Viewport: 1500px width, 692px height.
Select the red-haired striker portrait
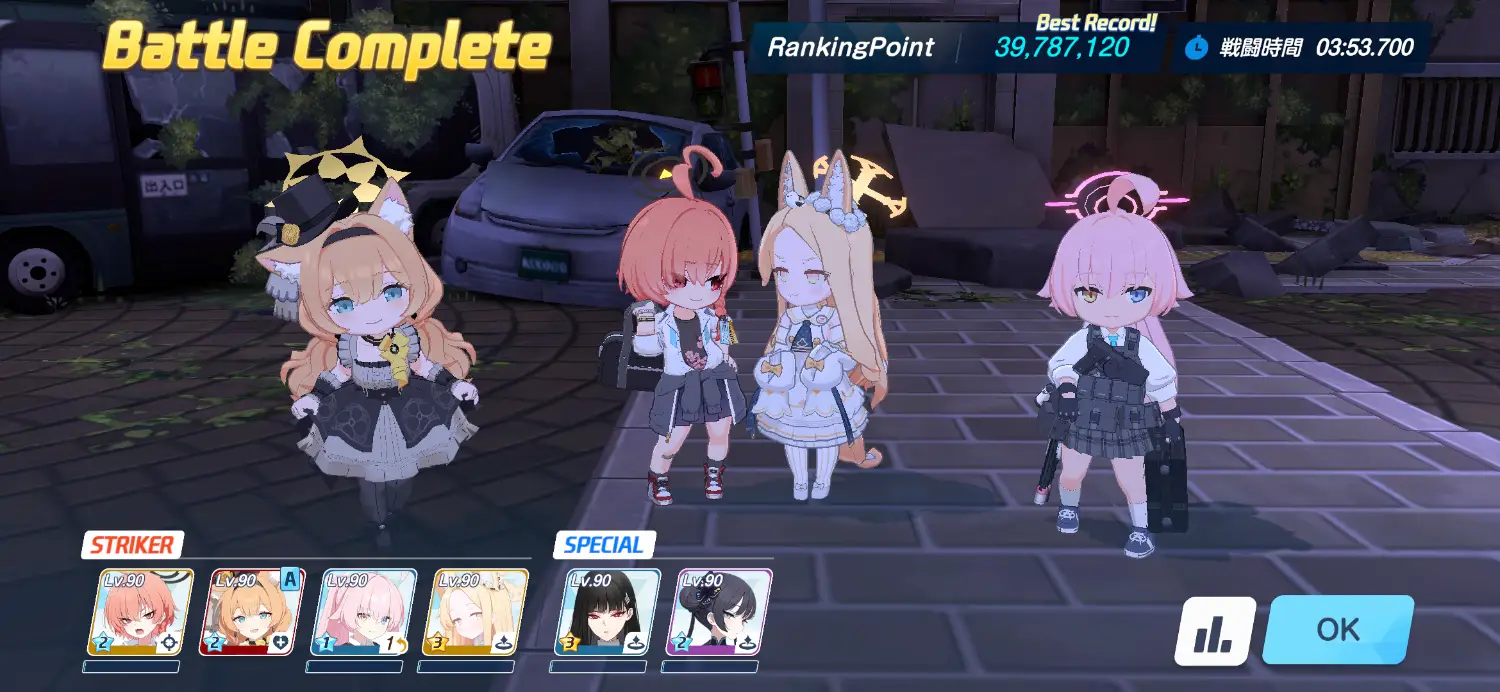(140, 612)
